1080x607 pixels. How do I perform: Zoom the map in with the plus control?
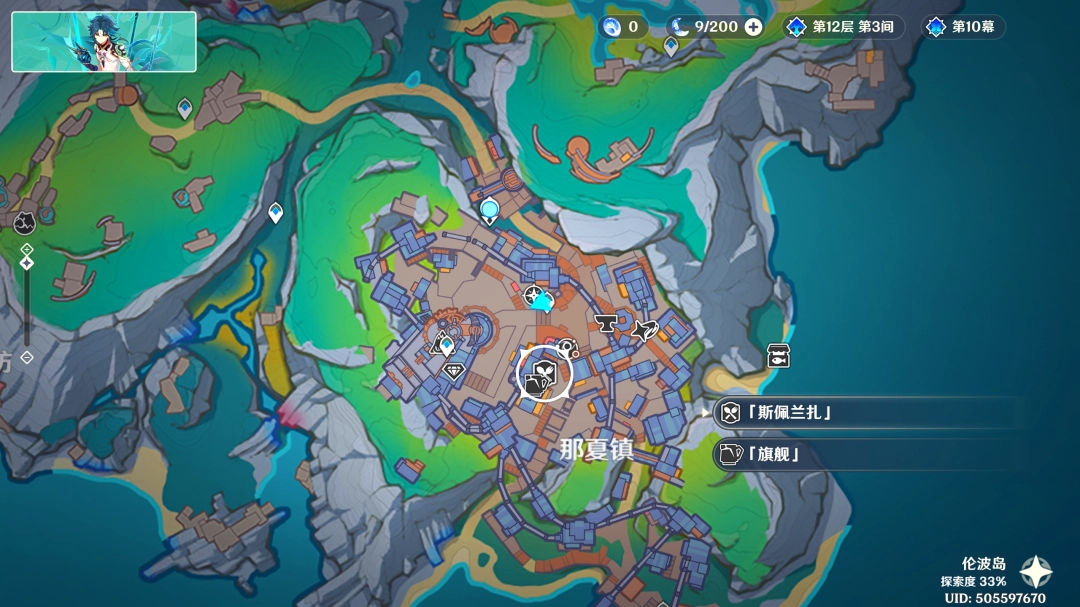(27, 249)
